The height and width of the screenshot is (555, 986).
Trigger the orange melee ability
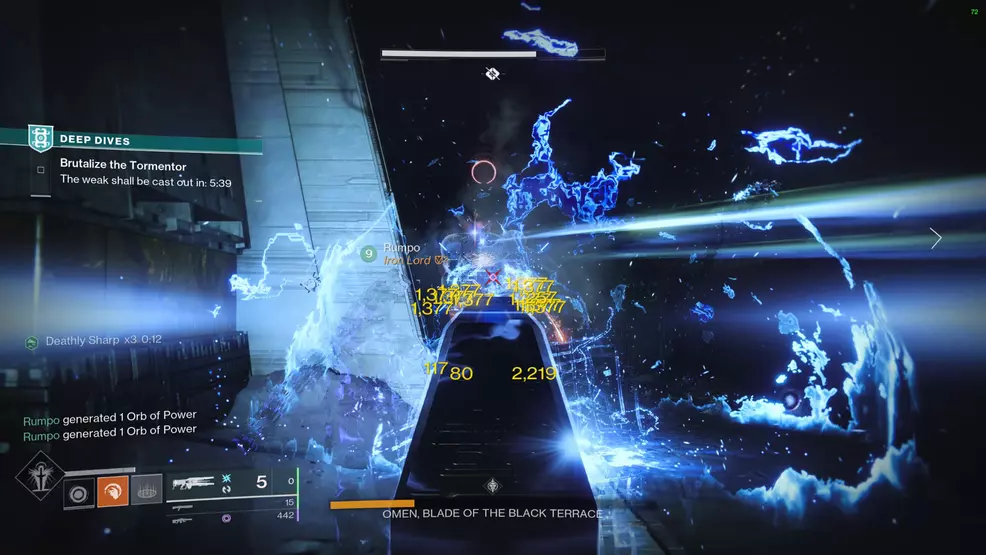pos(112,490)
